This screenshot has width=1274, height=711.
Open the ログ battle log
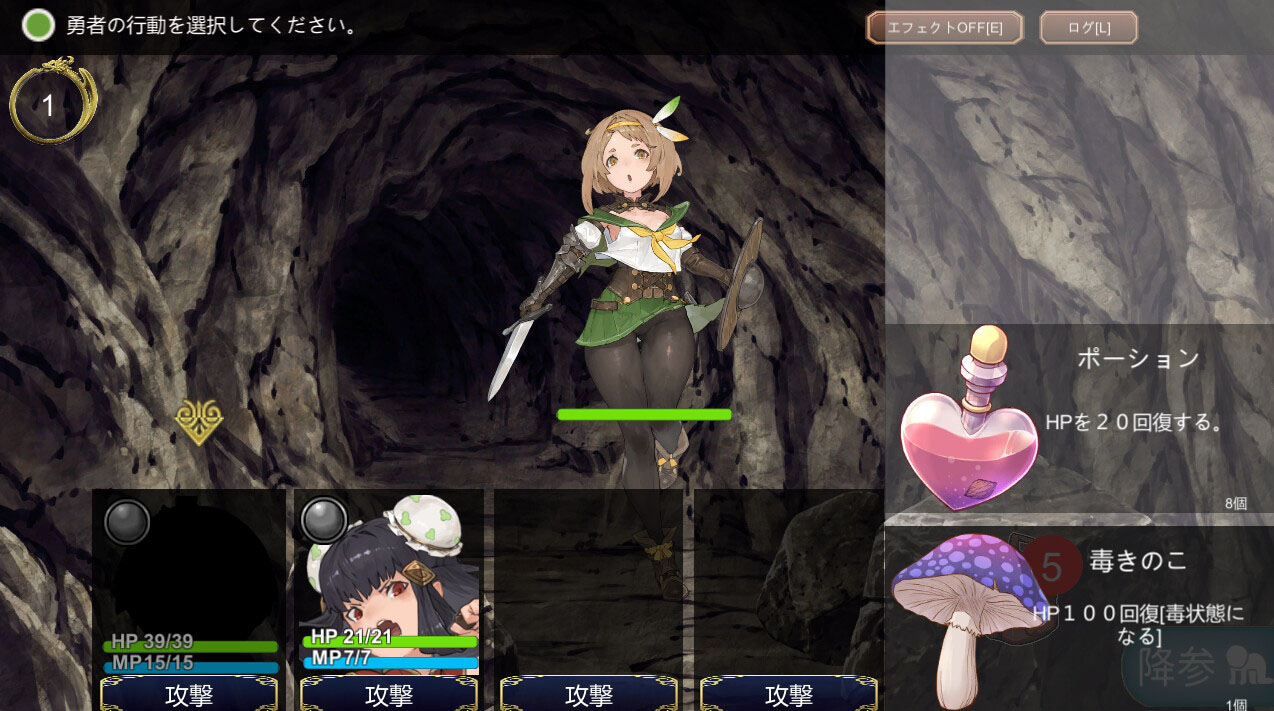1088,28
